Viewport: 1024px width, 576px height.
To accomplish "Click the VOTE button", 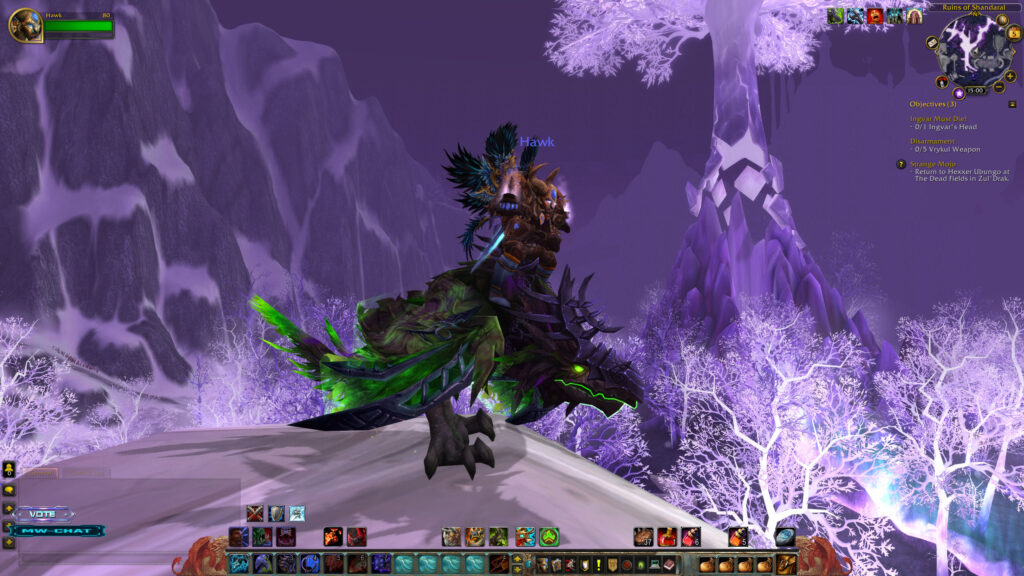I will click(x=43, y=513).
